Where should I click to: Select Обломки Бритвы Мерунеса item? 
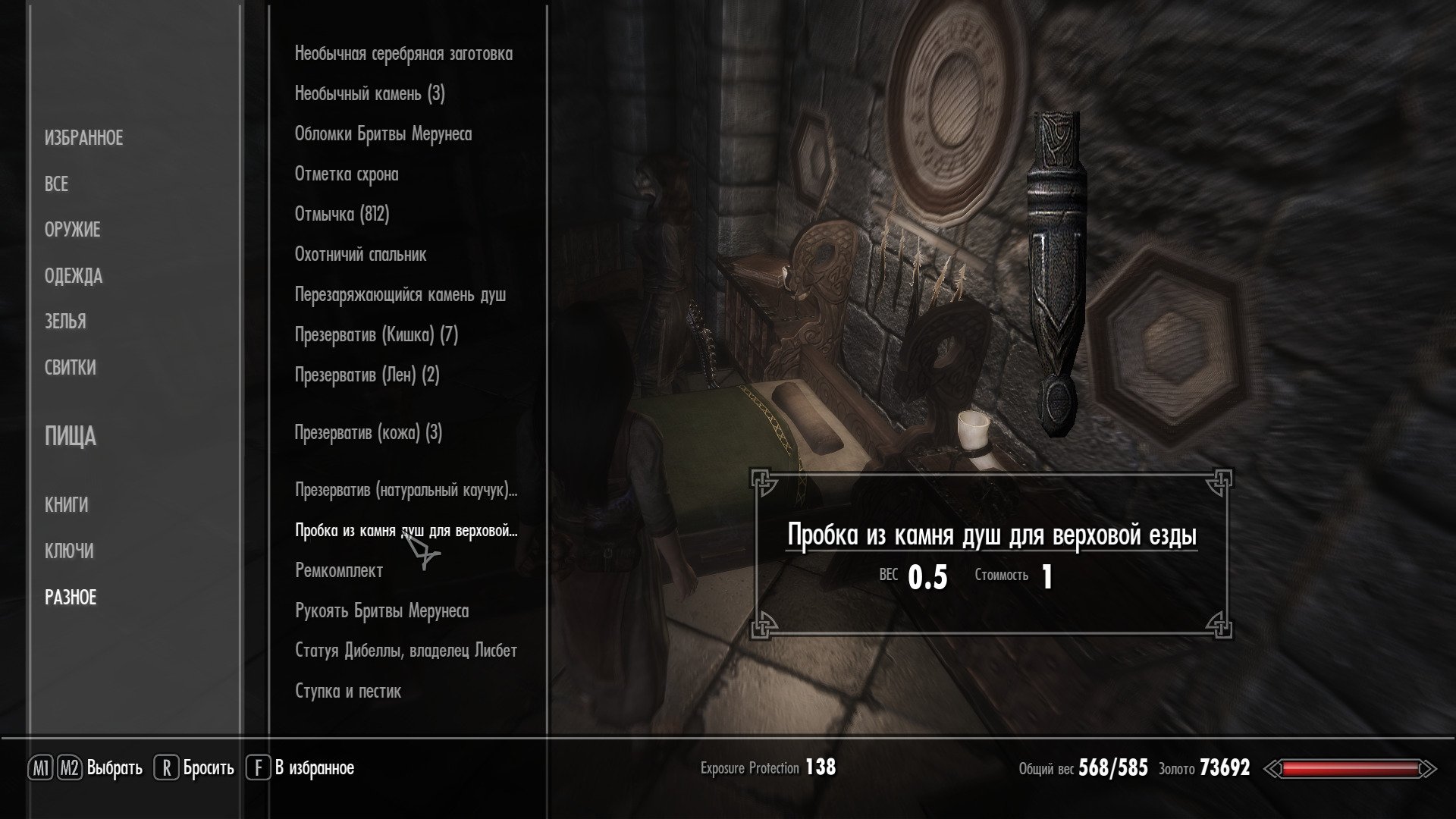coord(383,134)
